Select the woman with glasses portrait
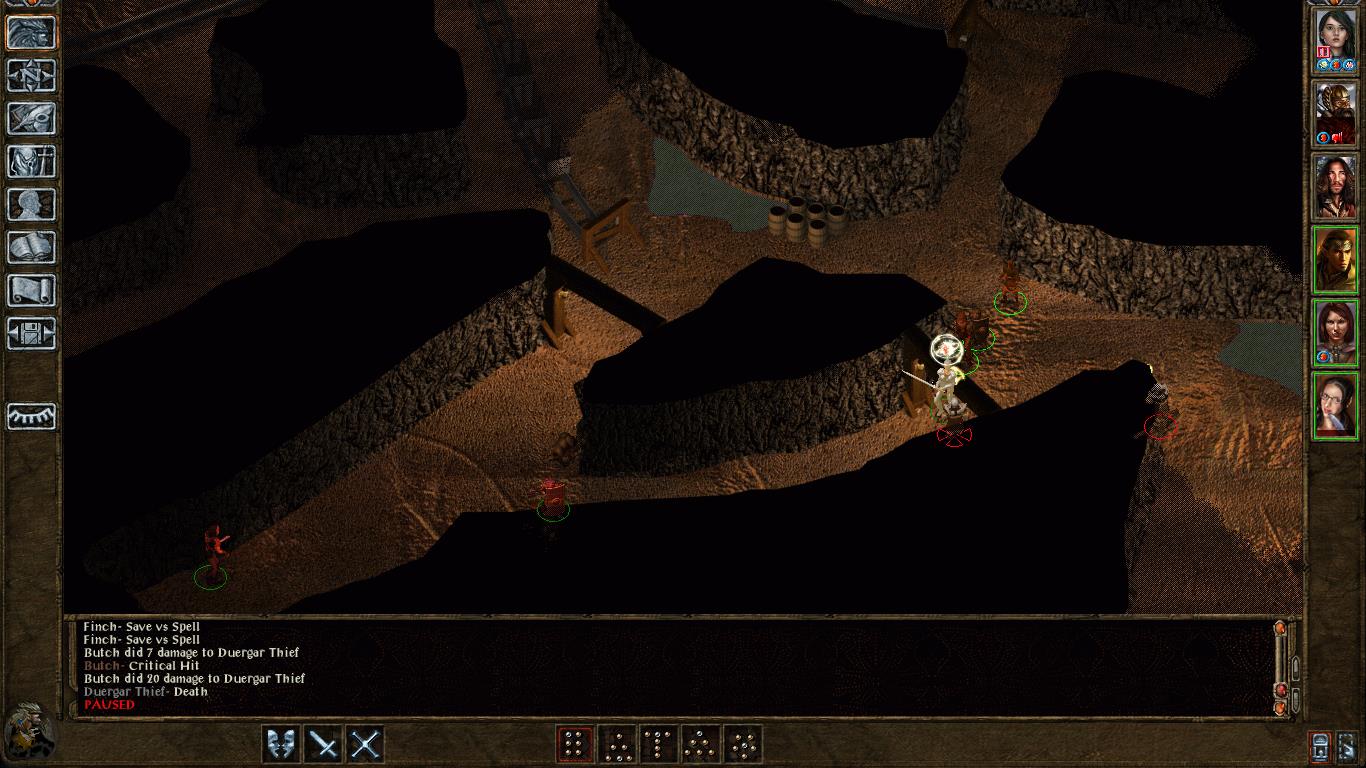This screenshot has height=768, width=1366. coord(1334,405)
